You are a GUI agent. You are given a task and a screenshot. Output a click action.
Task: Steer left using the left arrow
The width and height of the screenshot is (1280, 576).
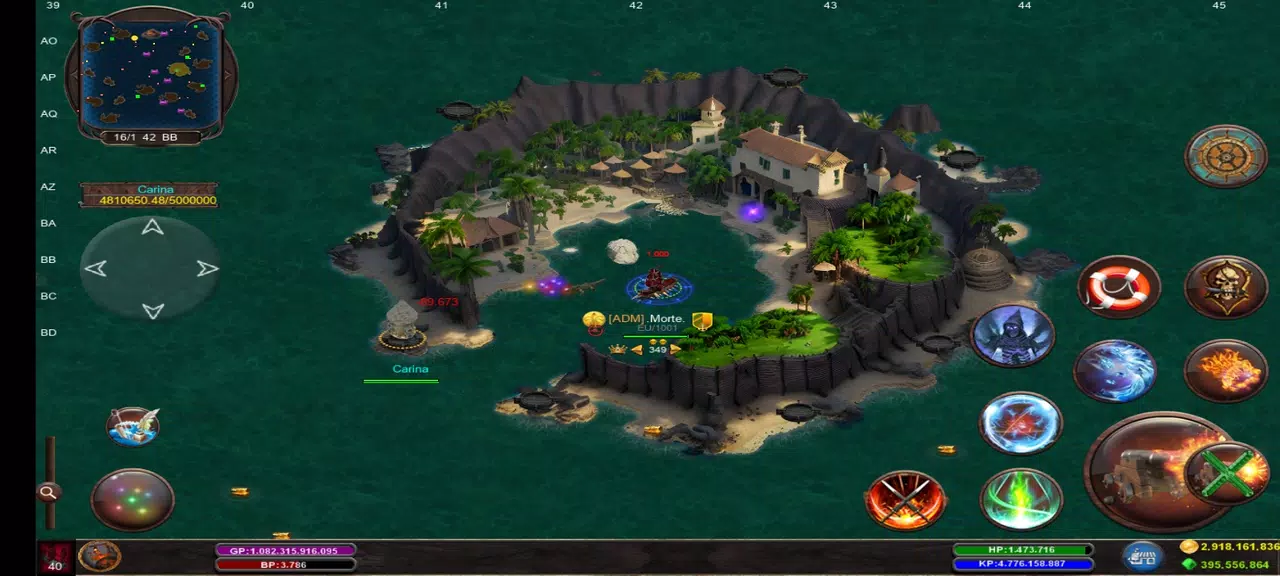tap(96, 268)
